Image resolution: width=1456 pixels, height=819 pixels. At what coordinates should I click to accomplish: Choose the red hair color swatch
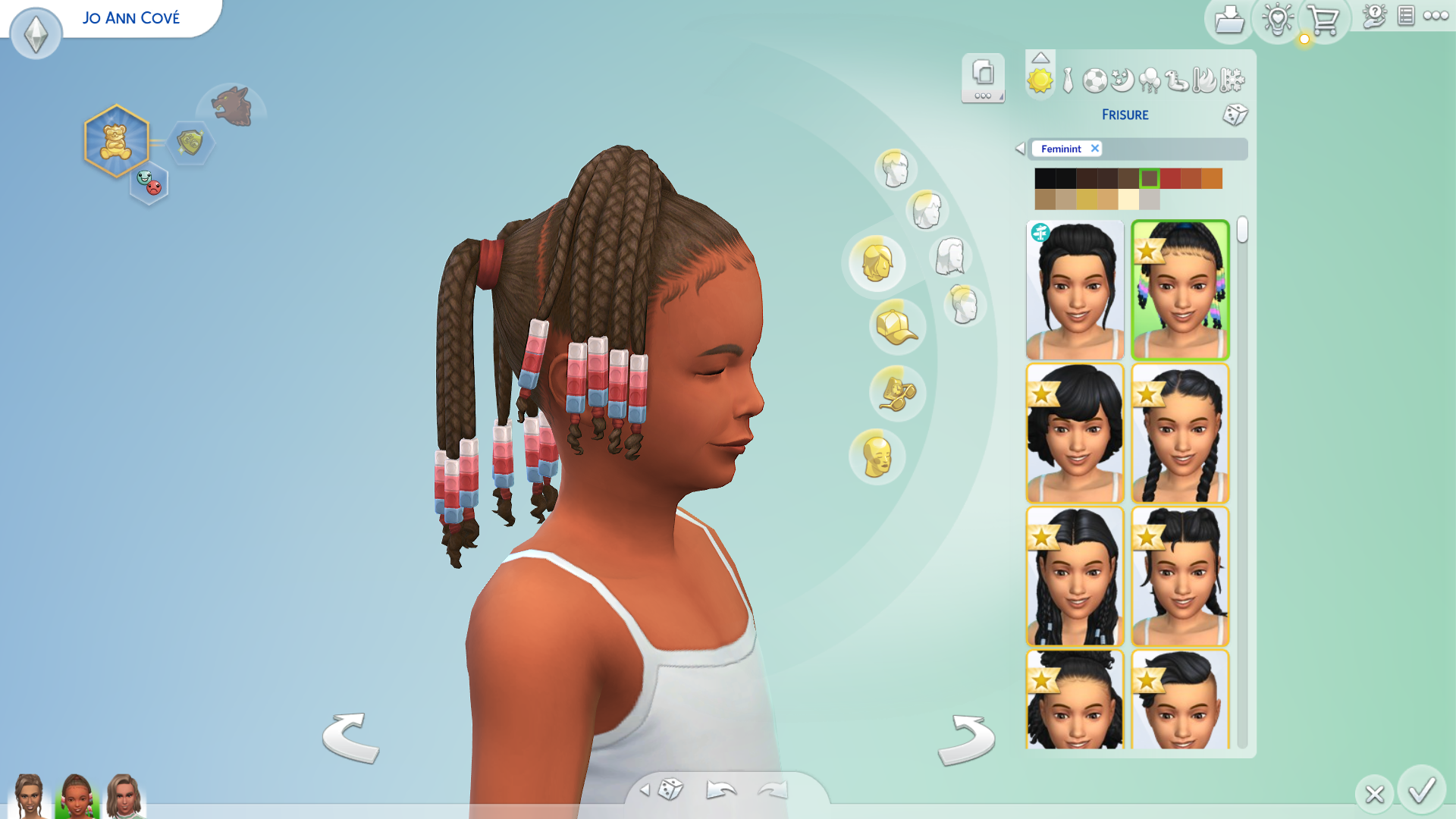pyautogui.click(x=1170, y=178)
